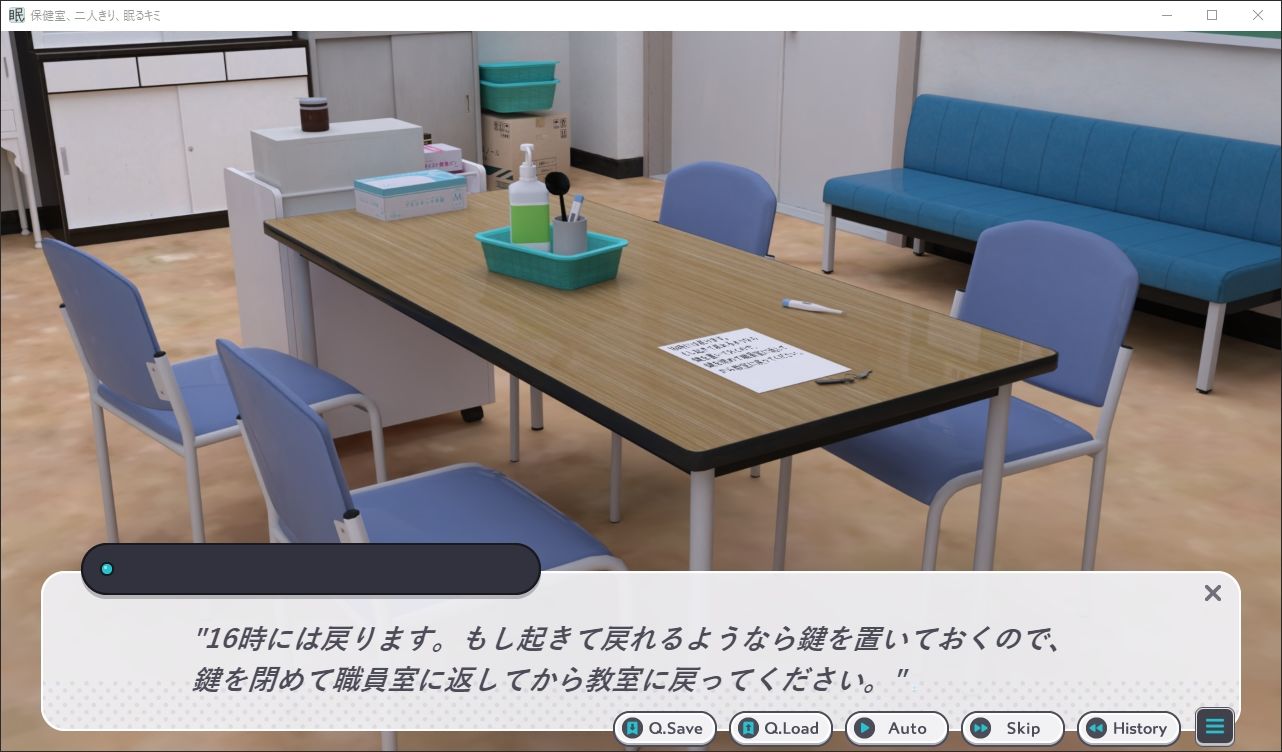
Task: Click the fast-forward icon on Skip
Action: tap(981, 728)
